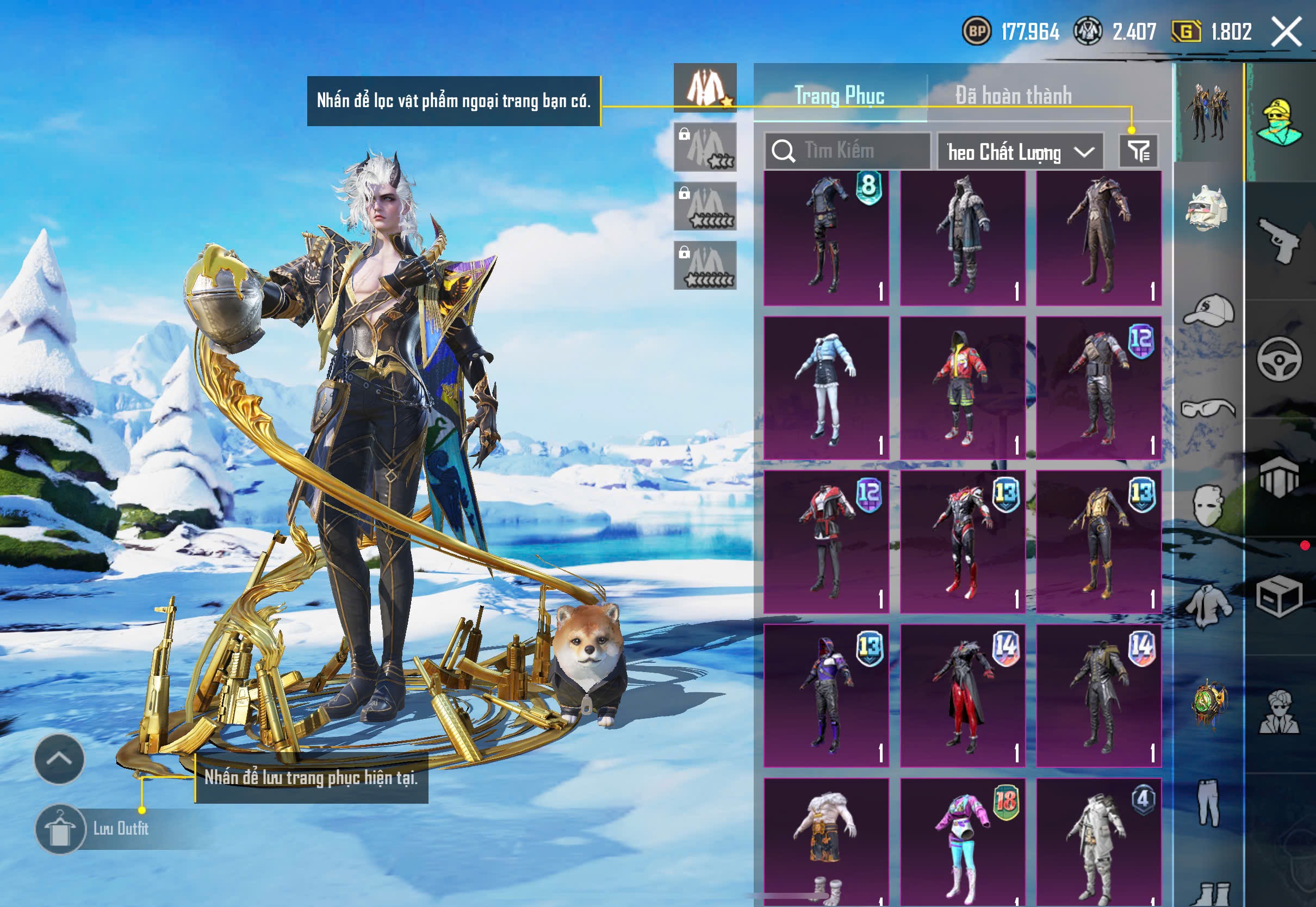This screenshot has height=907, width=1316.
Task: Toggle the owned items filter icon
Action: pyautogui.click(x=1139, y=151)
